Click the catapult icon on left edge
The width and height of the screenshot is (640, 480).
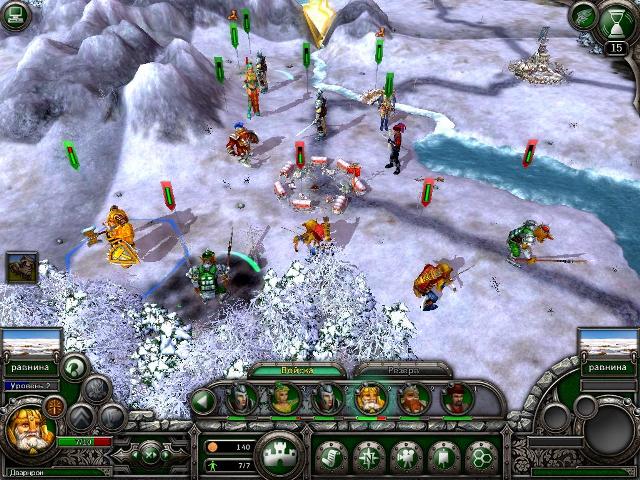(20, 265)
